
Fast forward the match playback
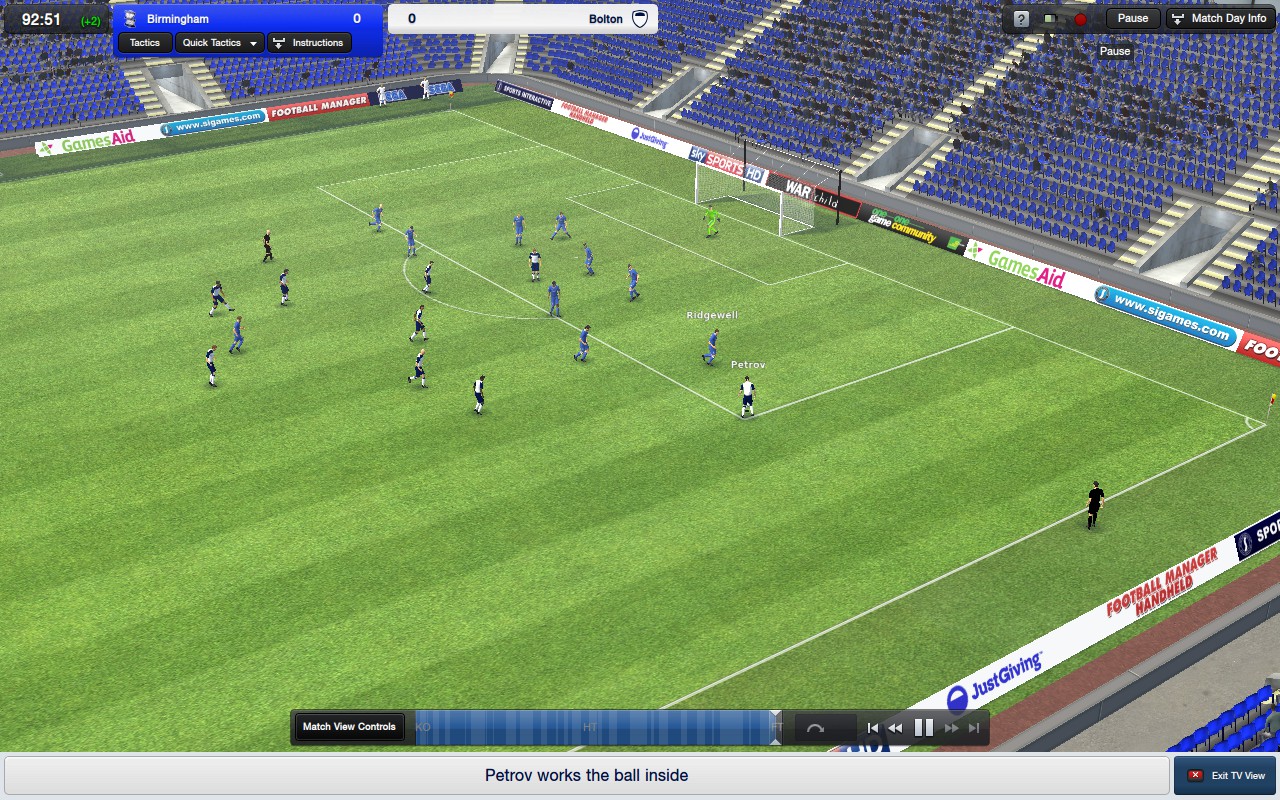click(x=952, y=728)
